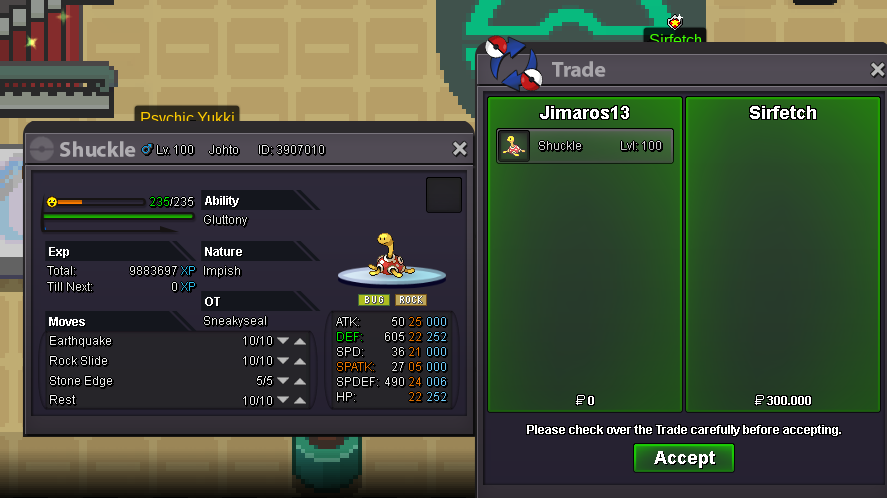Move Earthquake down in the move list
The height and width of the screenshot is (498, 887).
tap(283, 341)
